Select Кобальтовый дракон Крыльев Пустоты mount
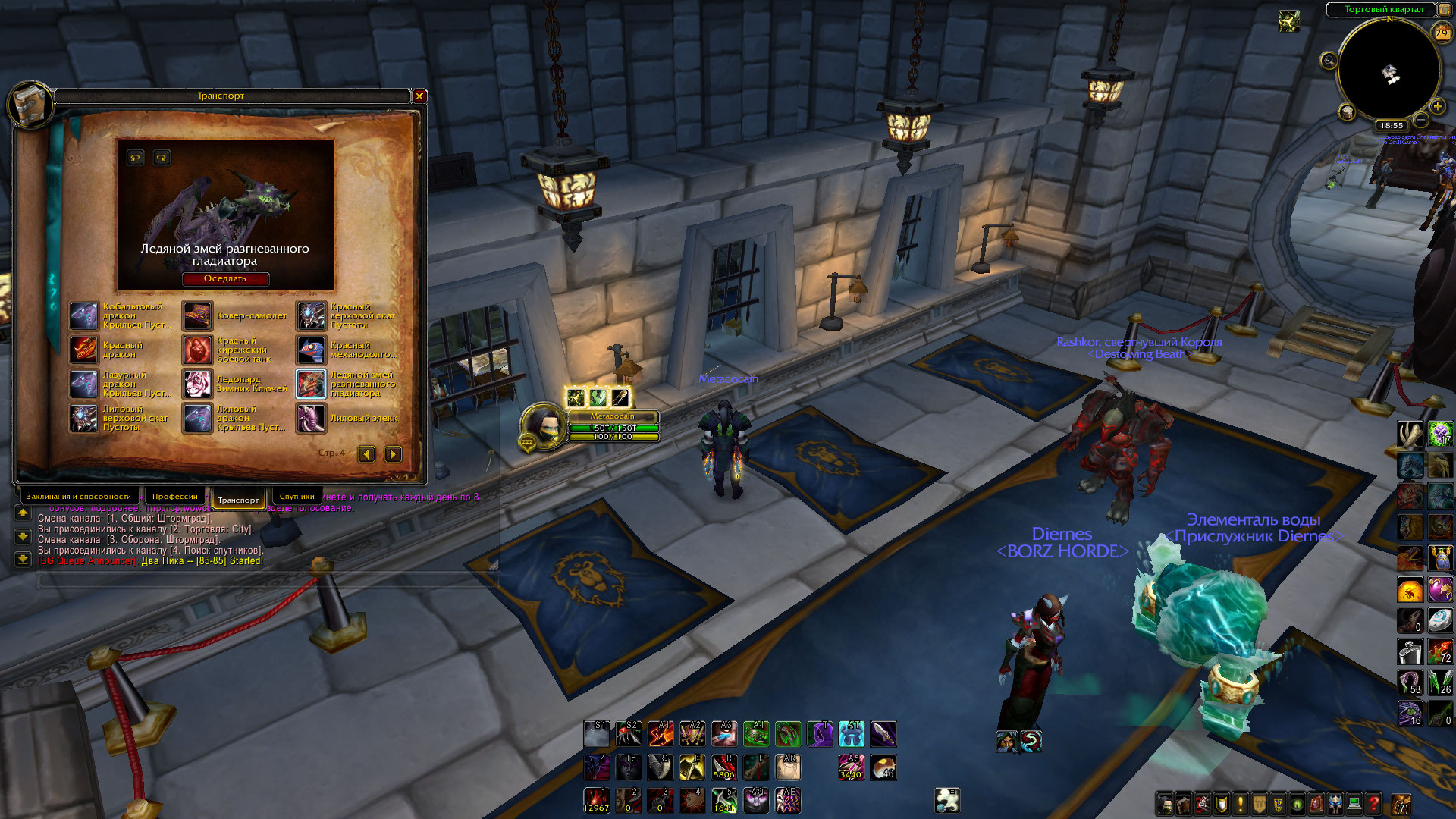Viewport: 1456px width, 819px height. 84,315
